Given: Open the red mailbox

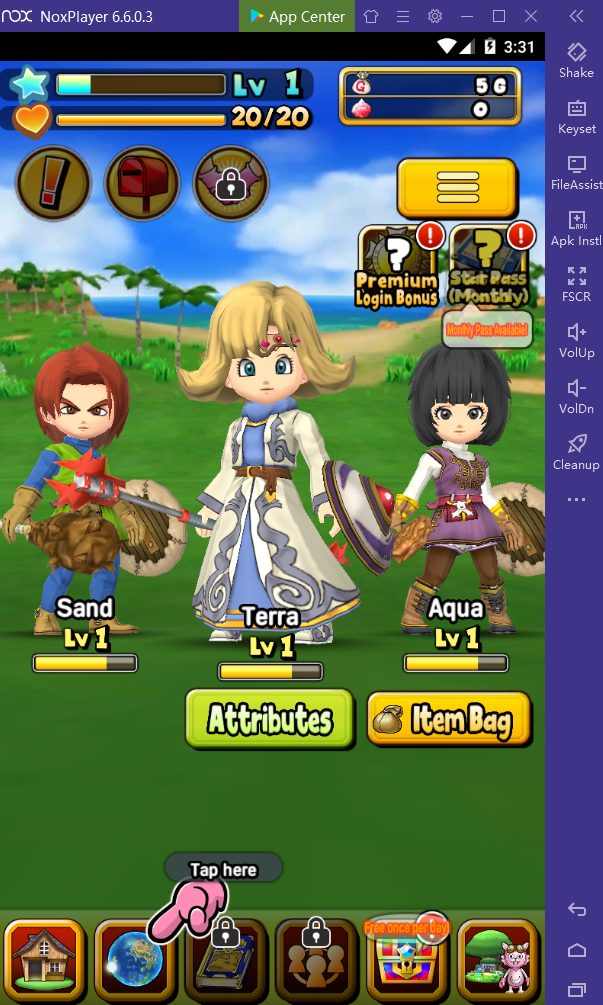Looking at the screenshot, I should (142, 184).
